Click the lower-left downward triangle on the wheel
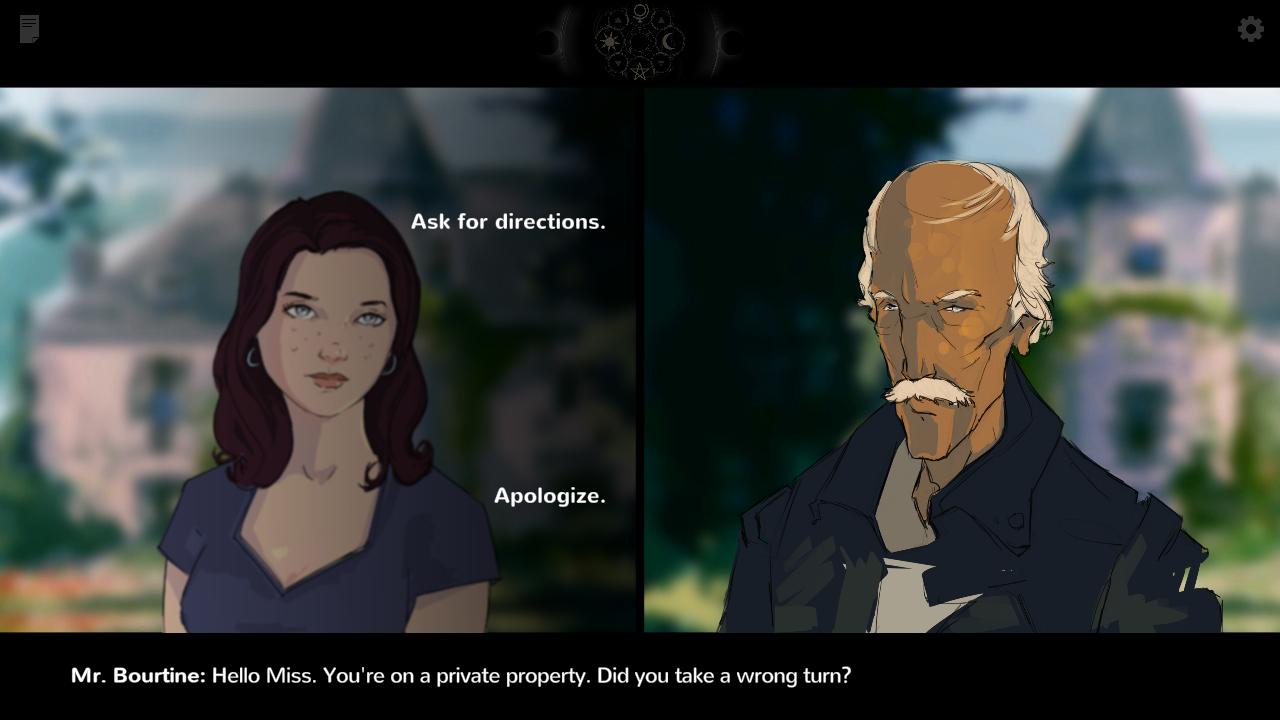 pyautogui.click(x=618, y=63)
